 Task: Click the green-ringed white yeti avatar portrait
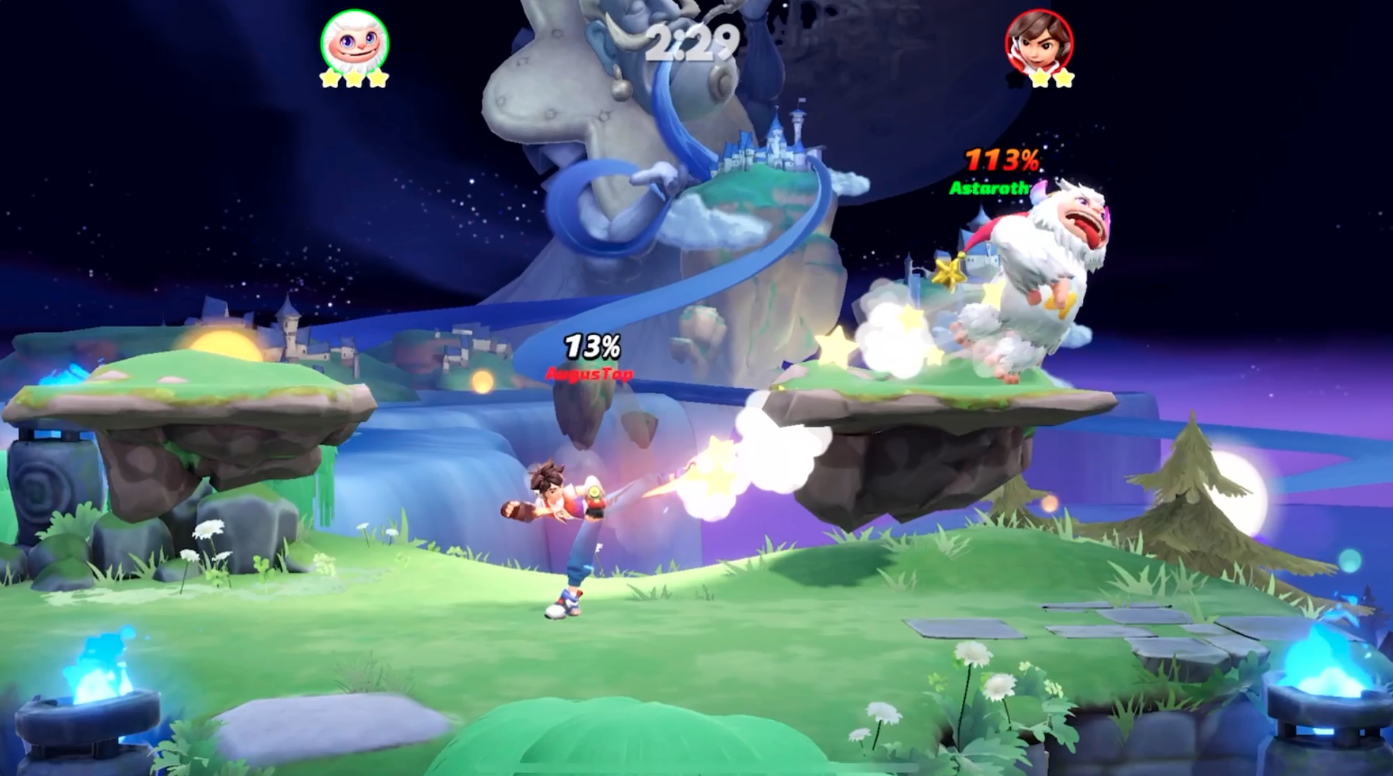pyautogui.click(x=352, y=42)
